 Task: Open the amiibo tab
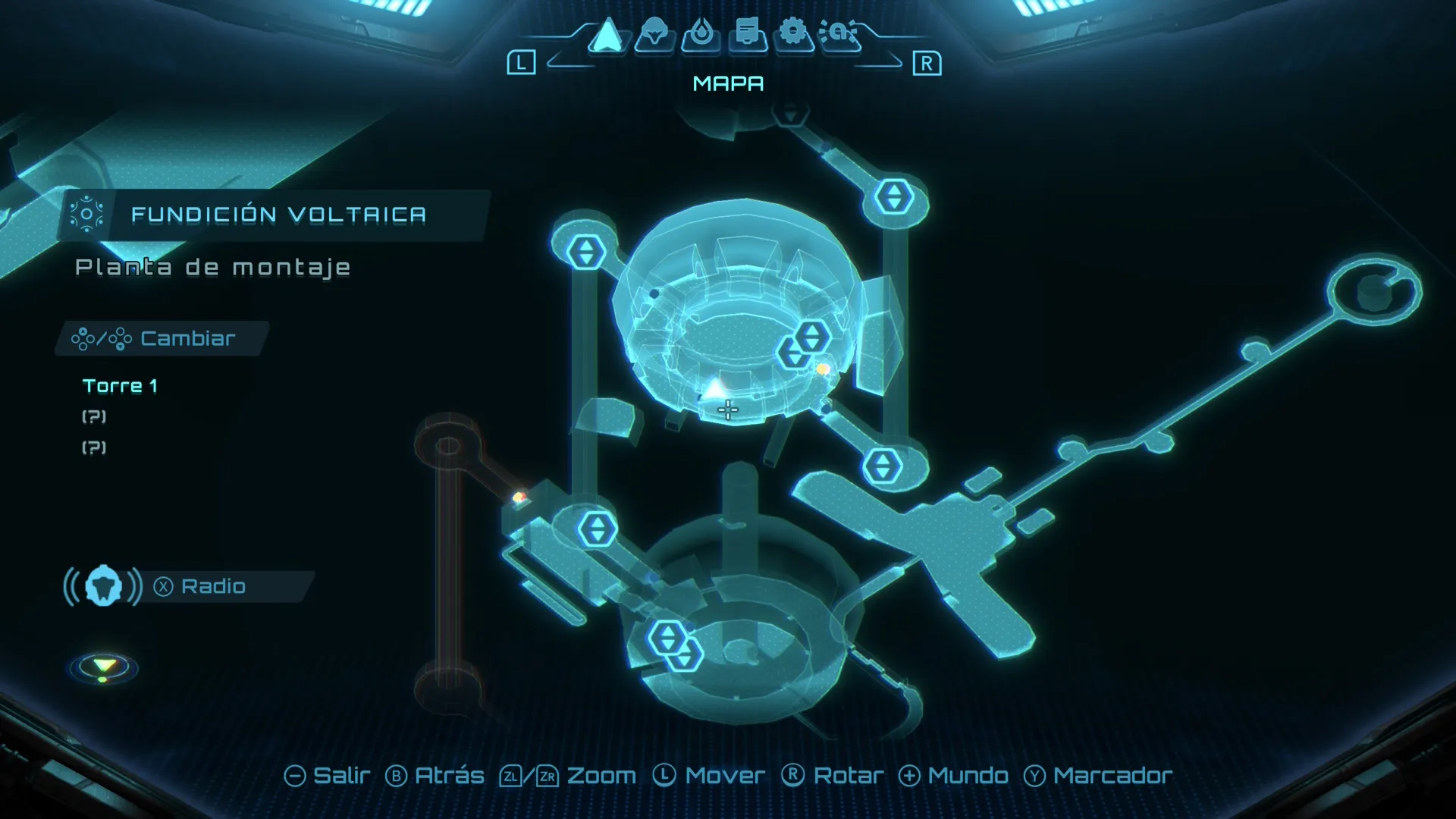839,34
